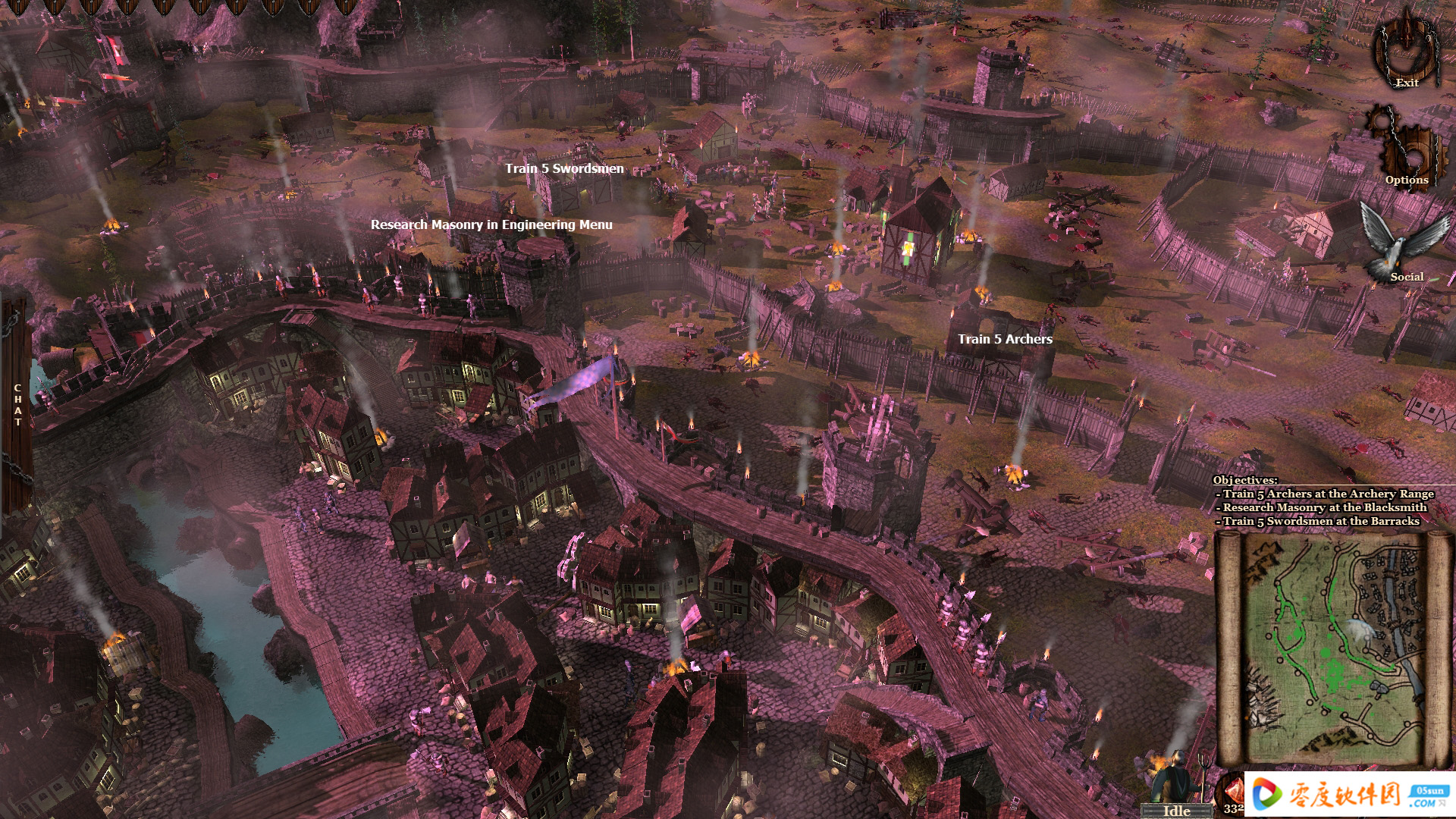Choose the Train 5 Archers world label

(x=1005, y=339)
